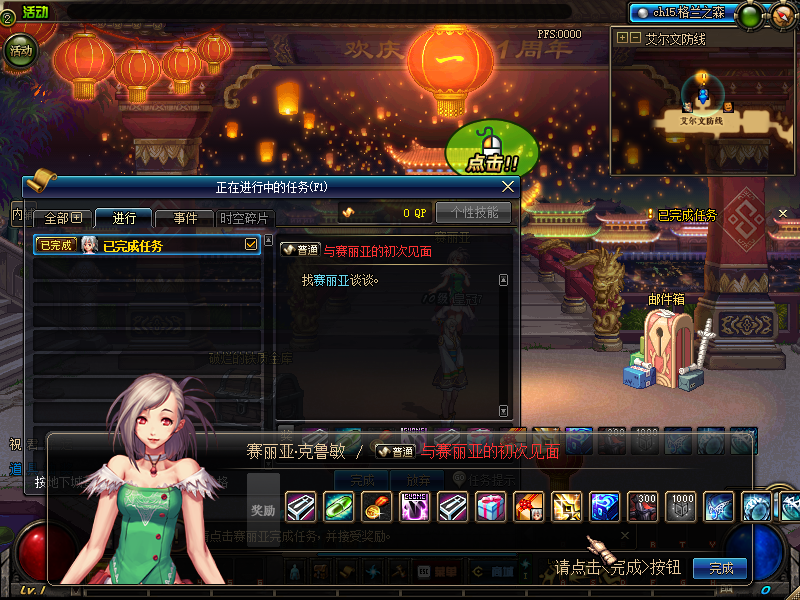The height and width of the screenshot is (600, 800).
Task: Open the 时空碎片 quest tab
Action: (x=243, y=218)
